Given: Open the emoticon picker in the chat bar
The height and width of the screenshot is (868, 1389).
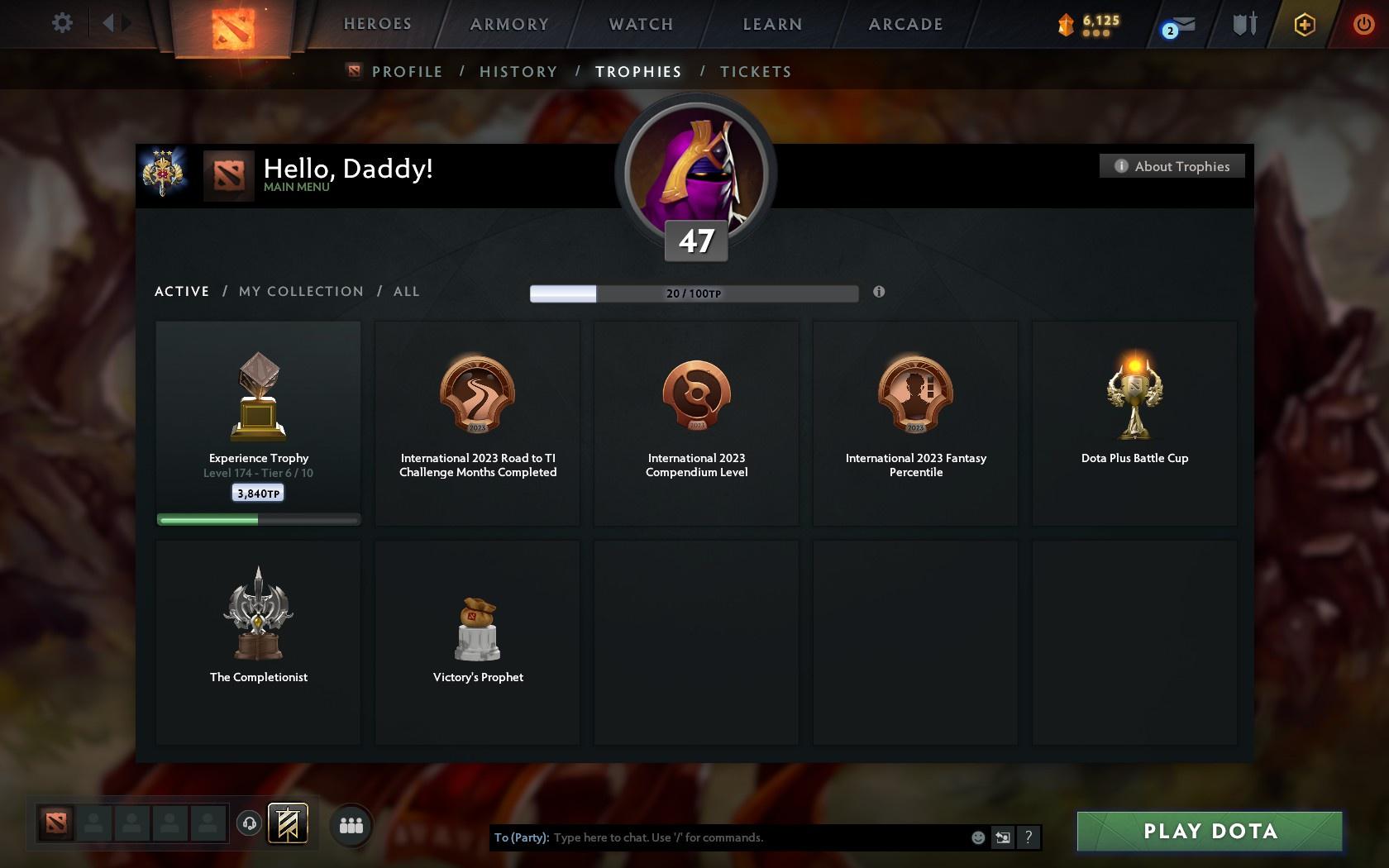Looking at the screenshot, I should [978, 837].
